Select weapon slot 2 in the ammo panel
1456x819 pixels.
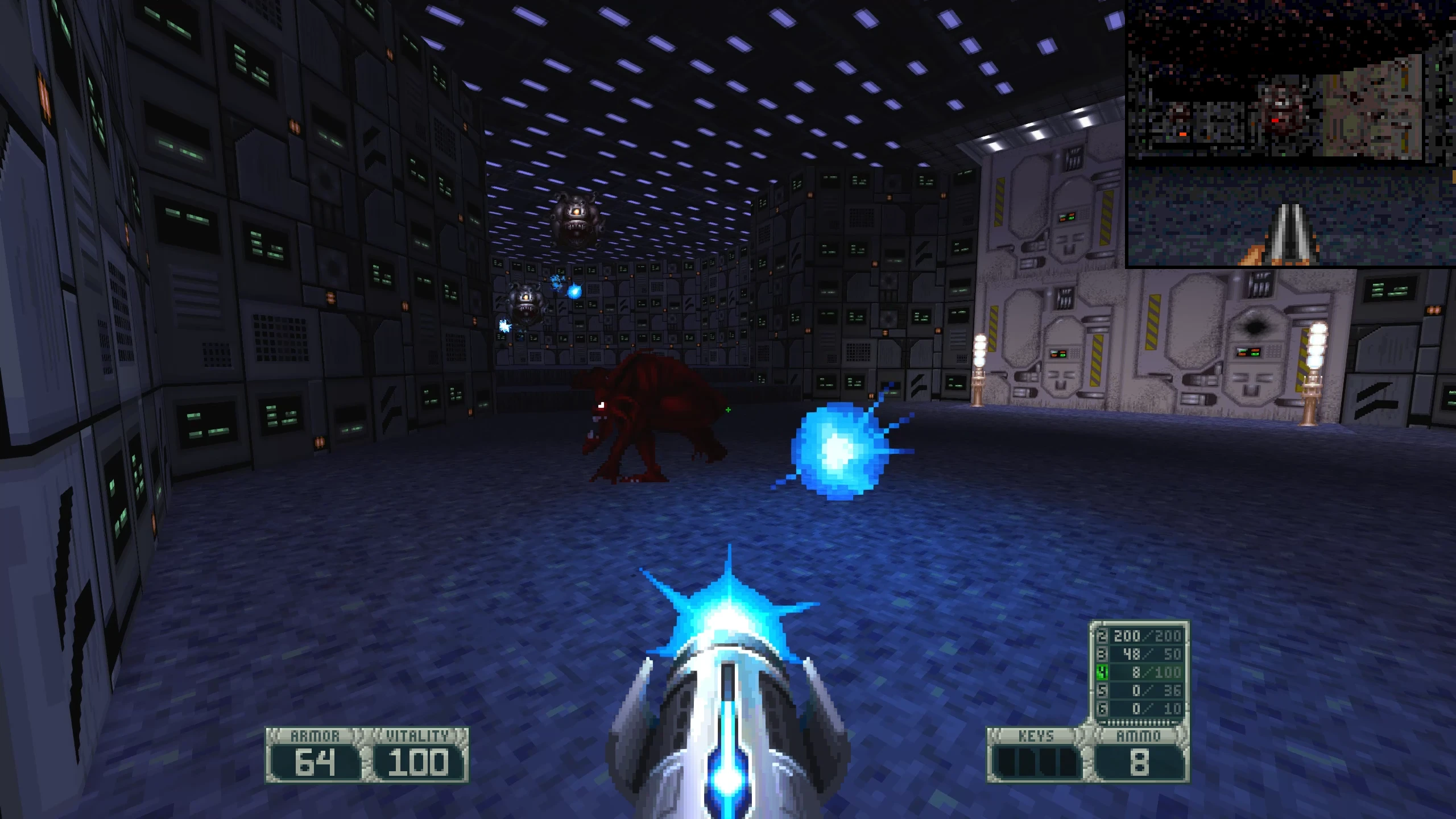click(x=1103, y=636)
